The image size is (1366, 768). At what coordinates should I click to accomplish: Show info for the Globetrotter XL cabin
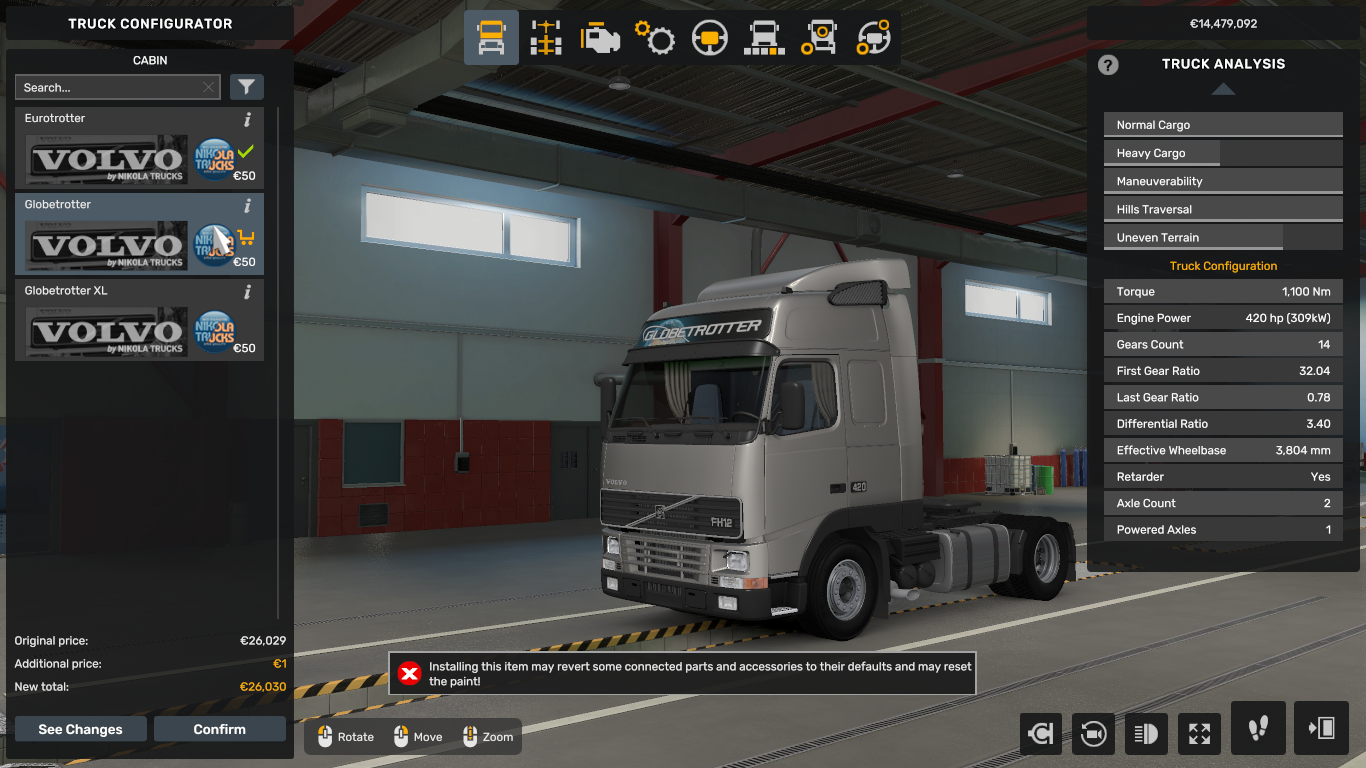pos(248,292)
